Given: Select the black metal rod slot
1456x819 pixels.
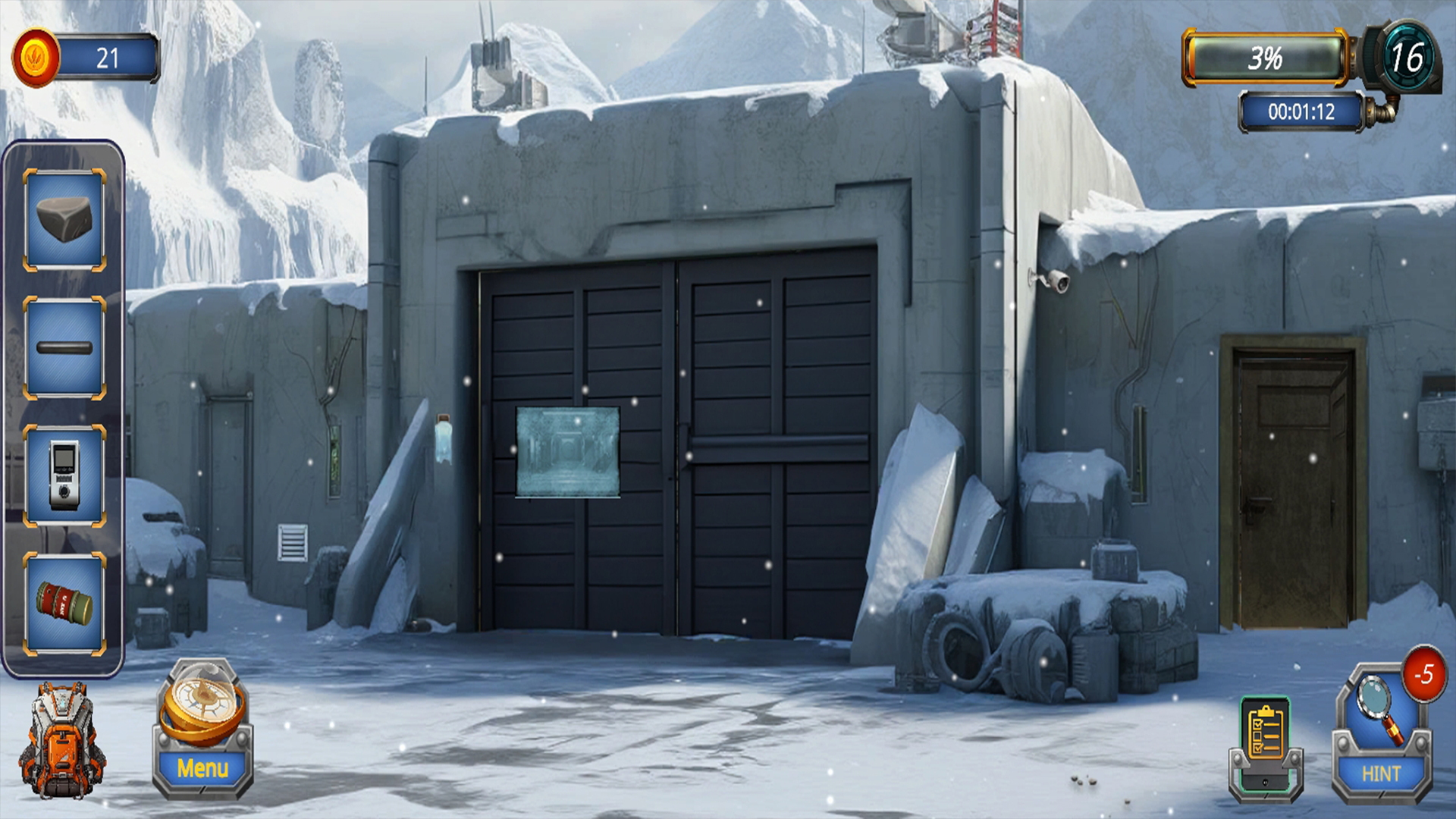Looking at the screenshot, I should pos(64,348).
